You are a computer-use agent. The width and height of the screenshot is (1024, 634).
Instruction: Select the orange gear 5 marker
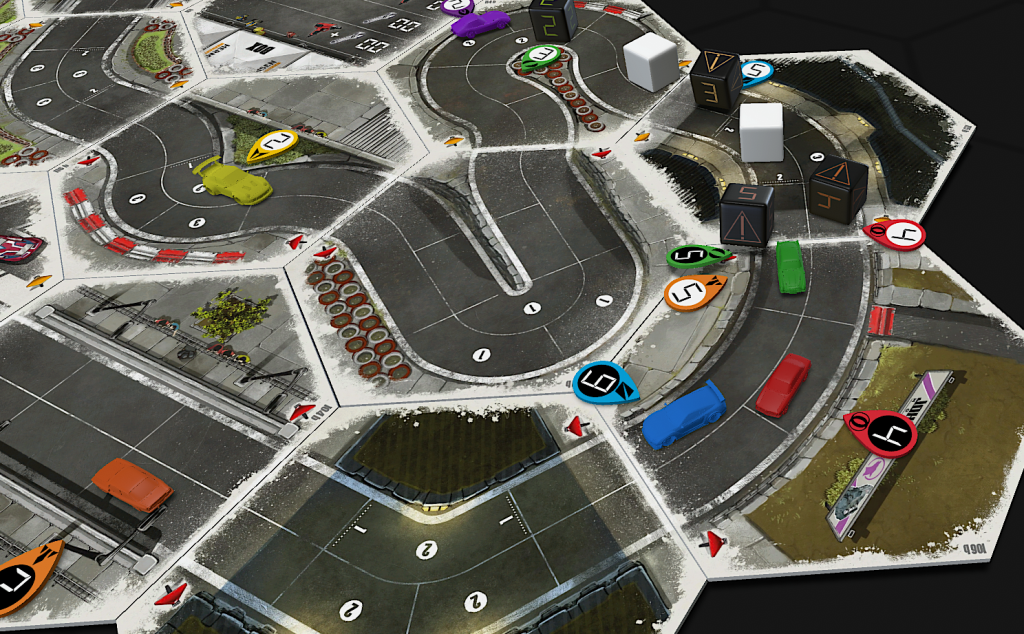pyautogui.click(x=693, y=293)
